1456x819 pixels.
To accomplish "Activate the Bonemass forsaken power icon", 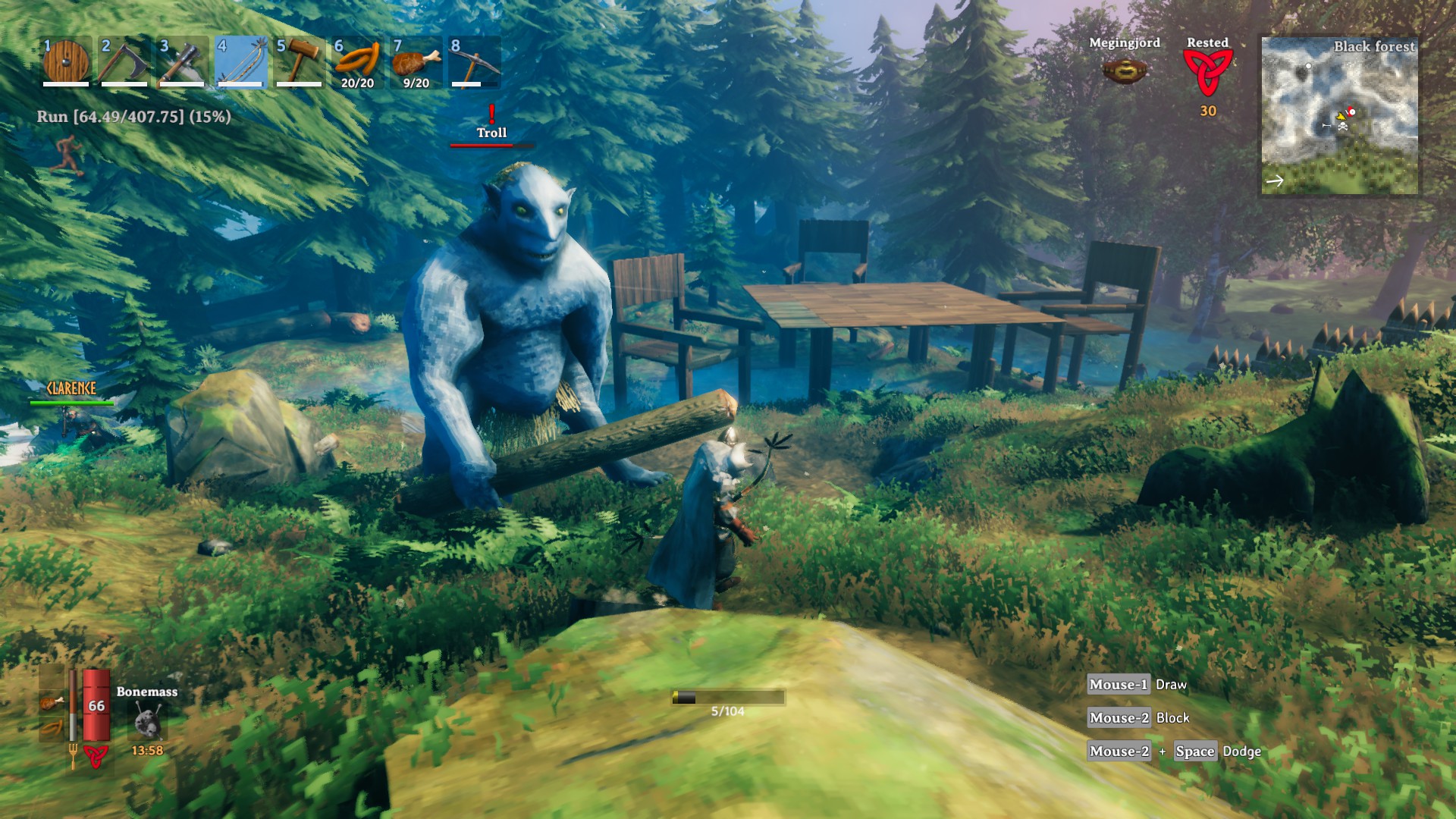I will [147, 720].
